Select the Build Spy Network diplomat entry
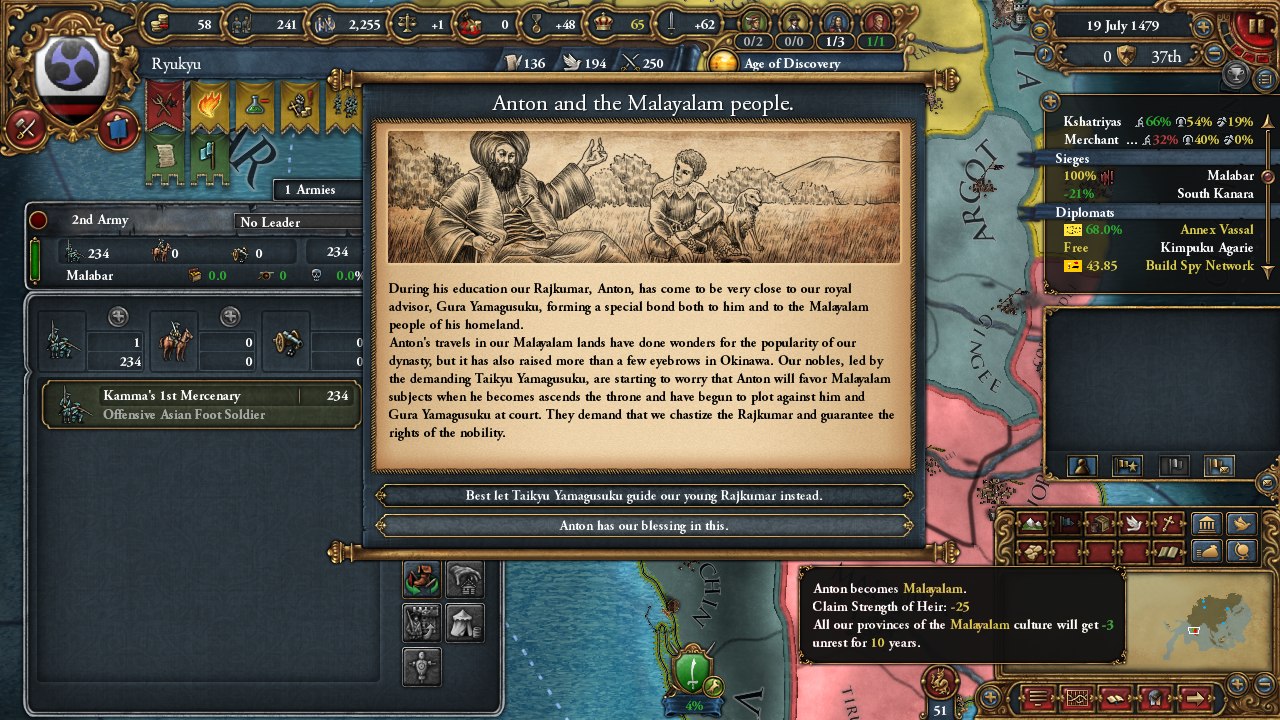The height and width of the screenshot is (720, 1280). tap(1160, 266)
